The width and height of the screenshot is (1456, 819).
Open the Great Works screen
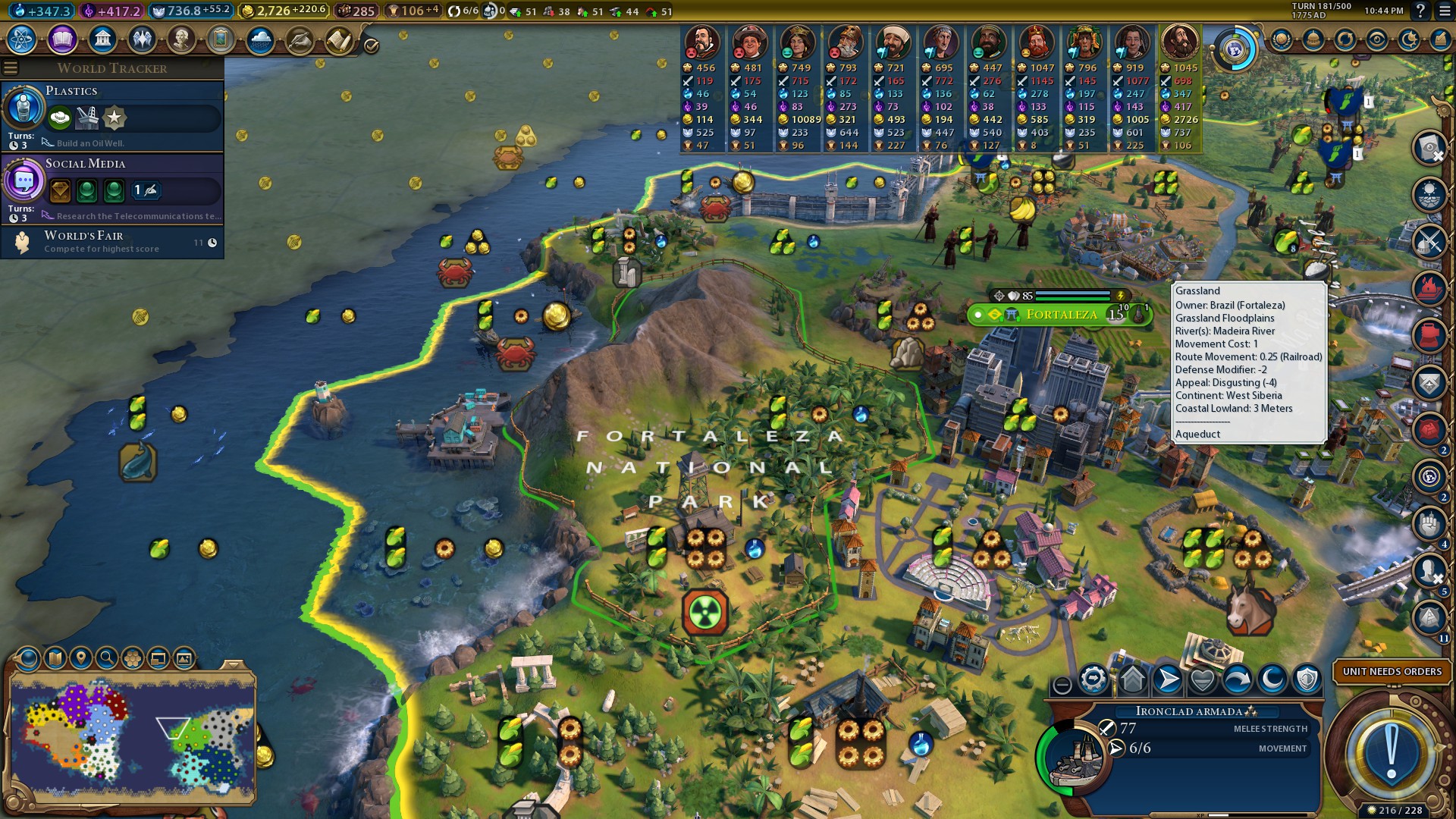coord(221,39)
